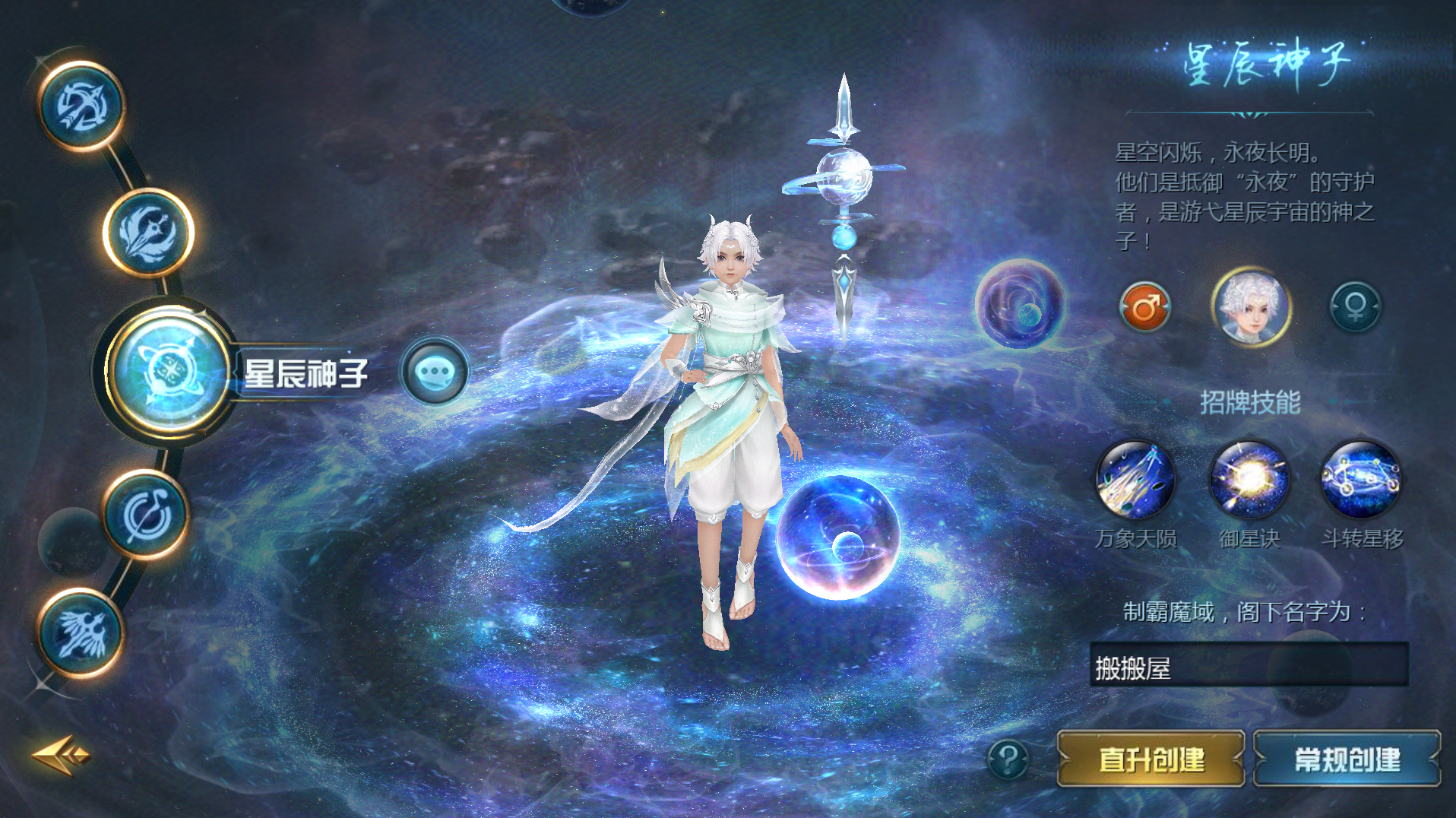Select the male gender symbol
The height and width of the screenshot is (818, 1456).
tap(1144, 307)
